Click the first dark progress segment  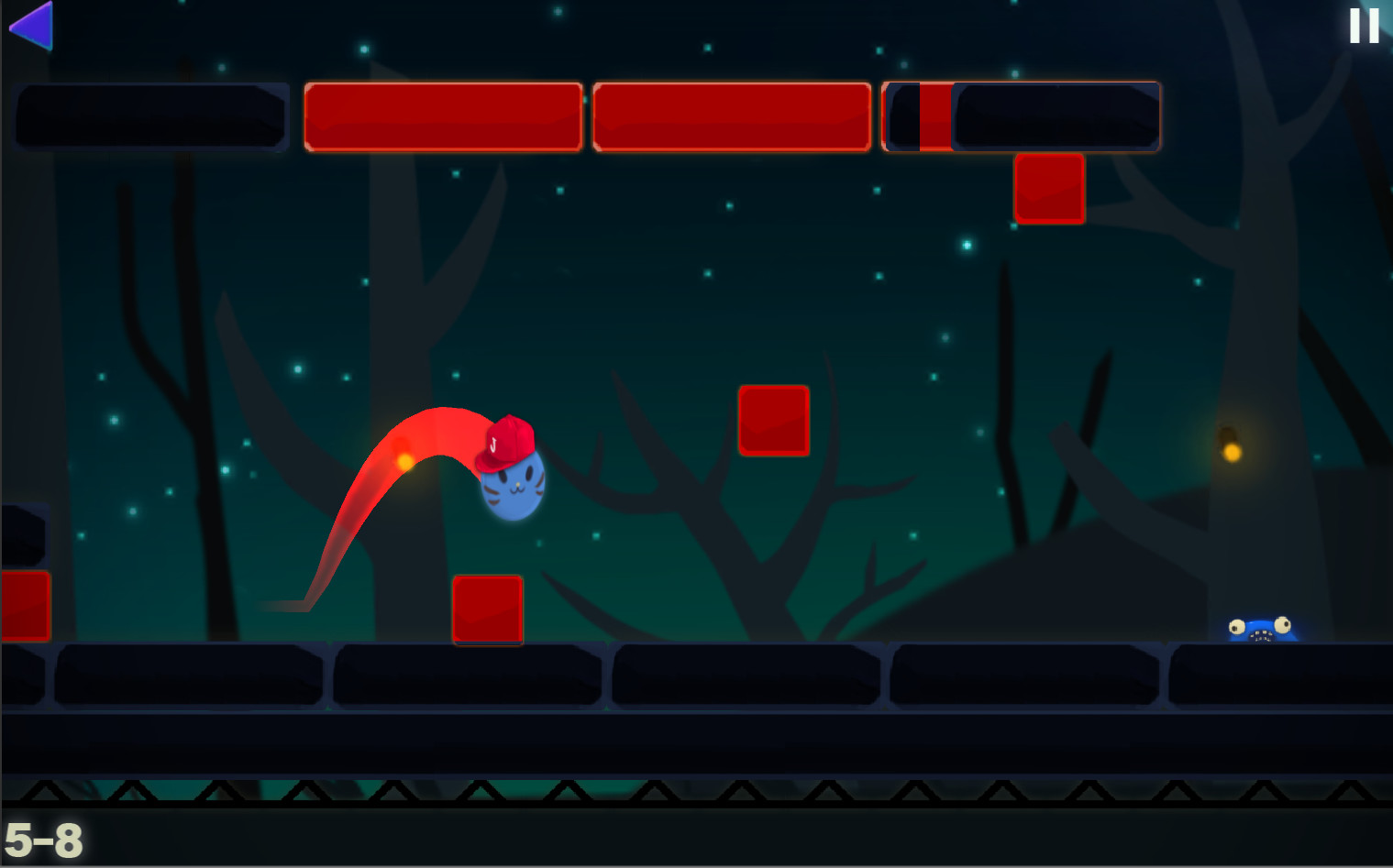click(x=151, y=116)
